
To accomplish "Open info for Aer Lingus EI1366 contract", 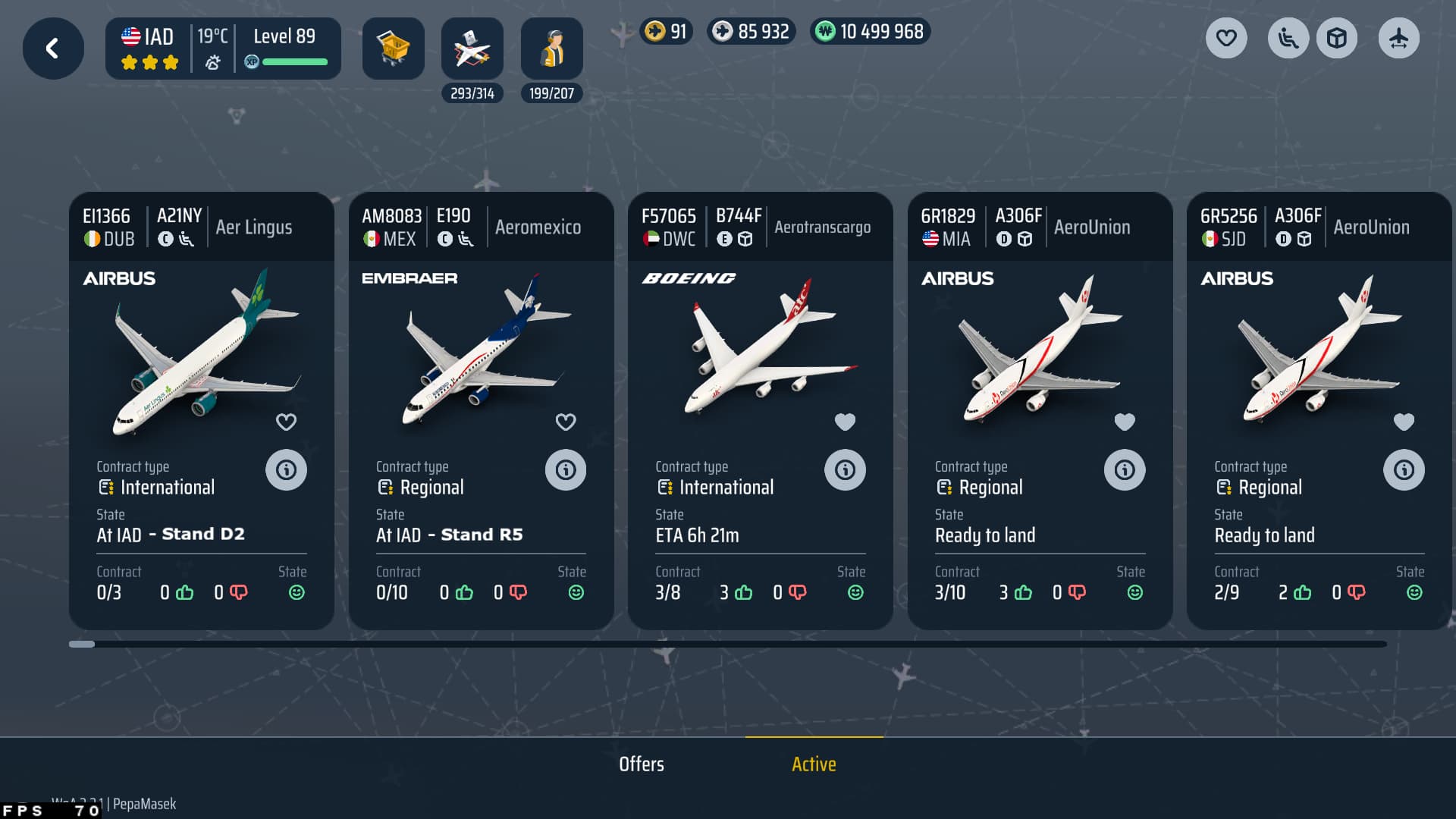I will pos(286,470).
